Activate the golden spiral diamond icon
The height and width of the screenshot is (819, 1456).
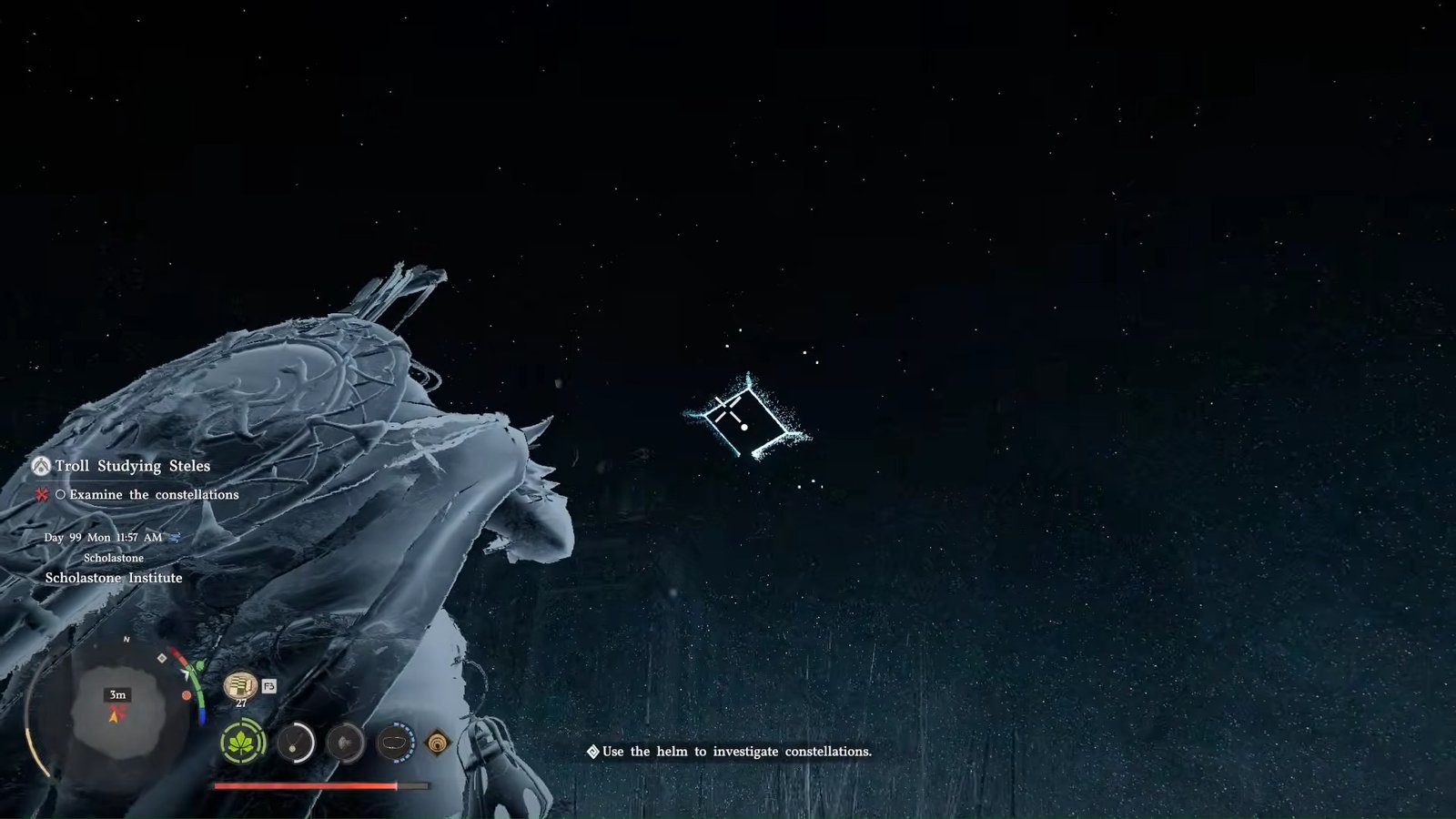[x=438, y=743]
